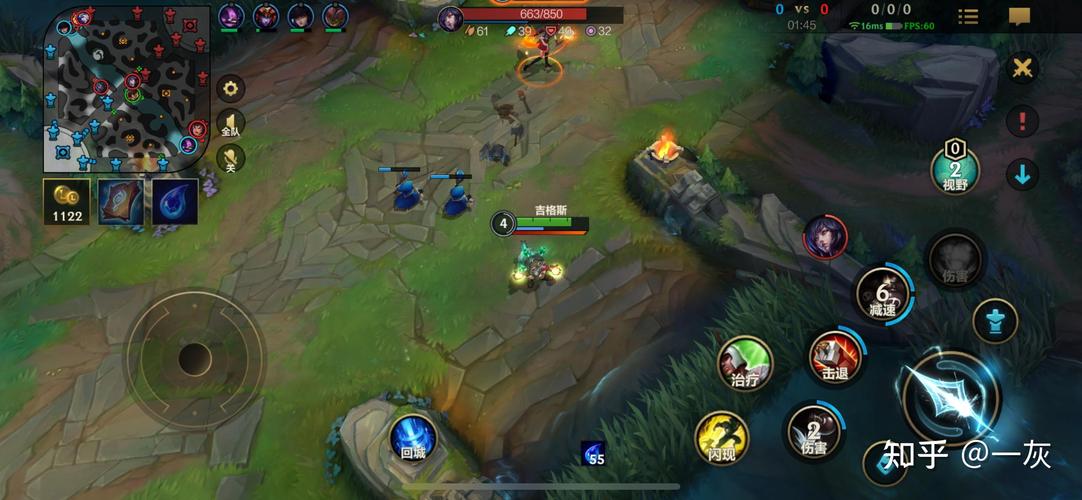Open the shop via the gold counter
Image resolution: width=1082 pixels, height=500 pixels.
point(67,201)
